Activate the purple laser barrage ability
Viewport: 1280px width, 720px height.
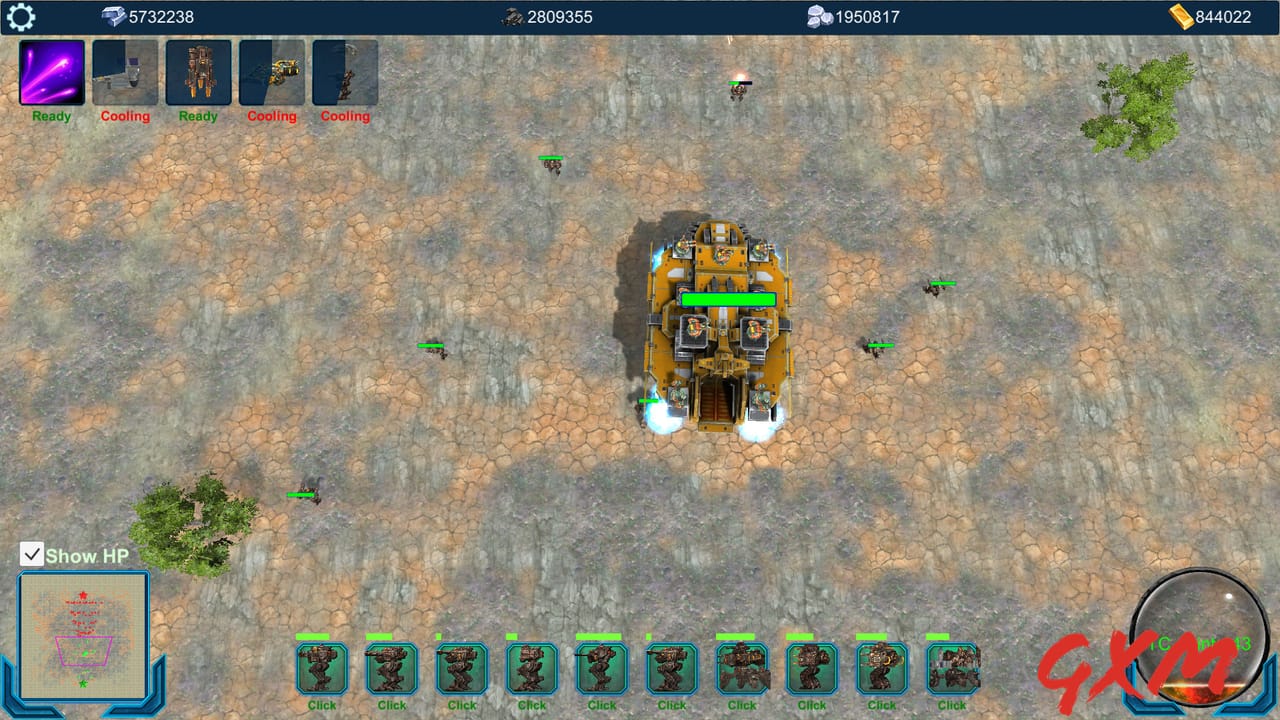(50, 72)
